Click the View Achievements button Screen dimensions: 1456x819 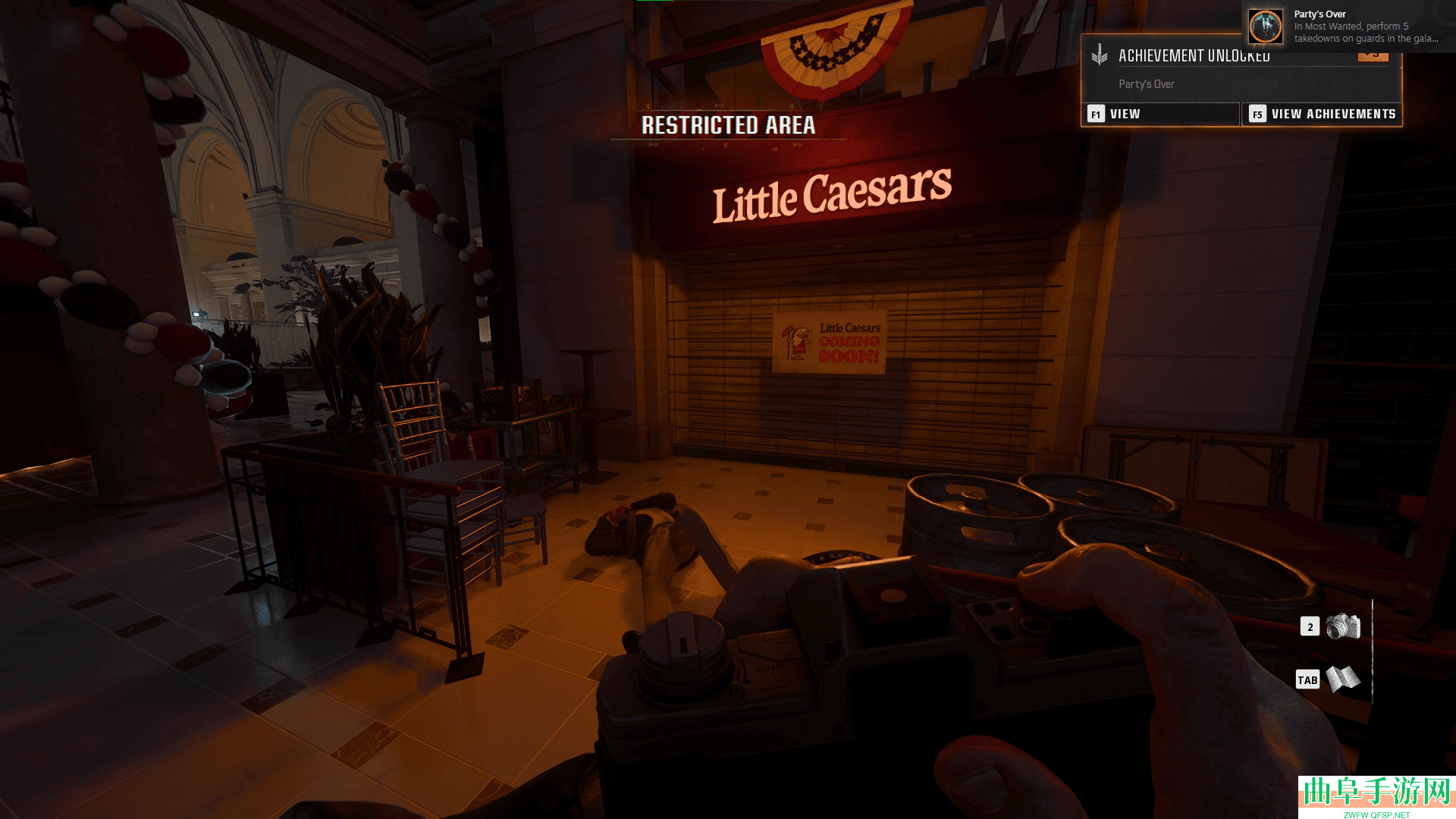[x=1322, y=114]
